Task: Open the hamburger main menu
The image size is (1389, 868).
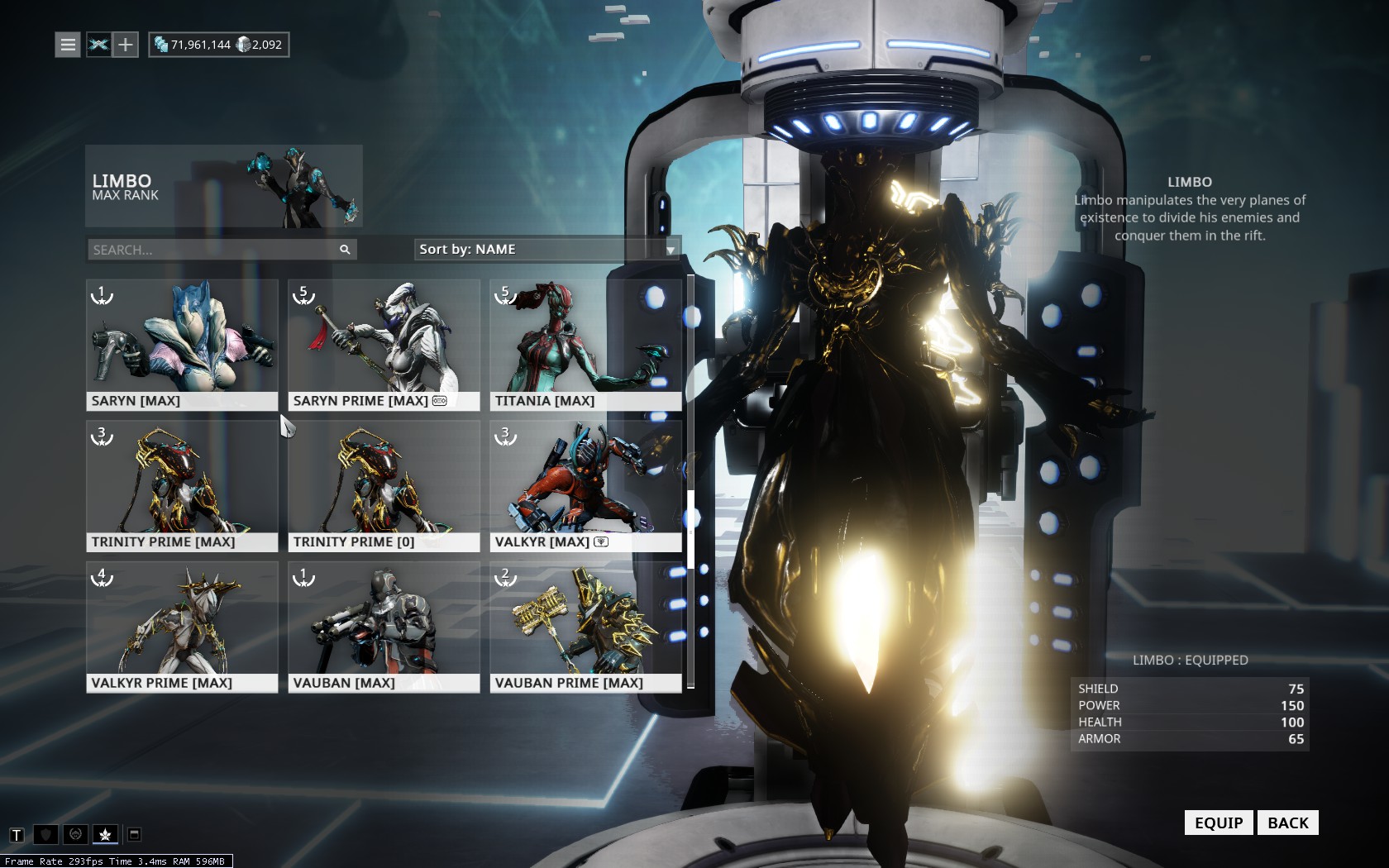Action: 68,45
